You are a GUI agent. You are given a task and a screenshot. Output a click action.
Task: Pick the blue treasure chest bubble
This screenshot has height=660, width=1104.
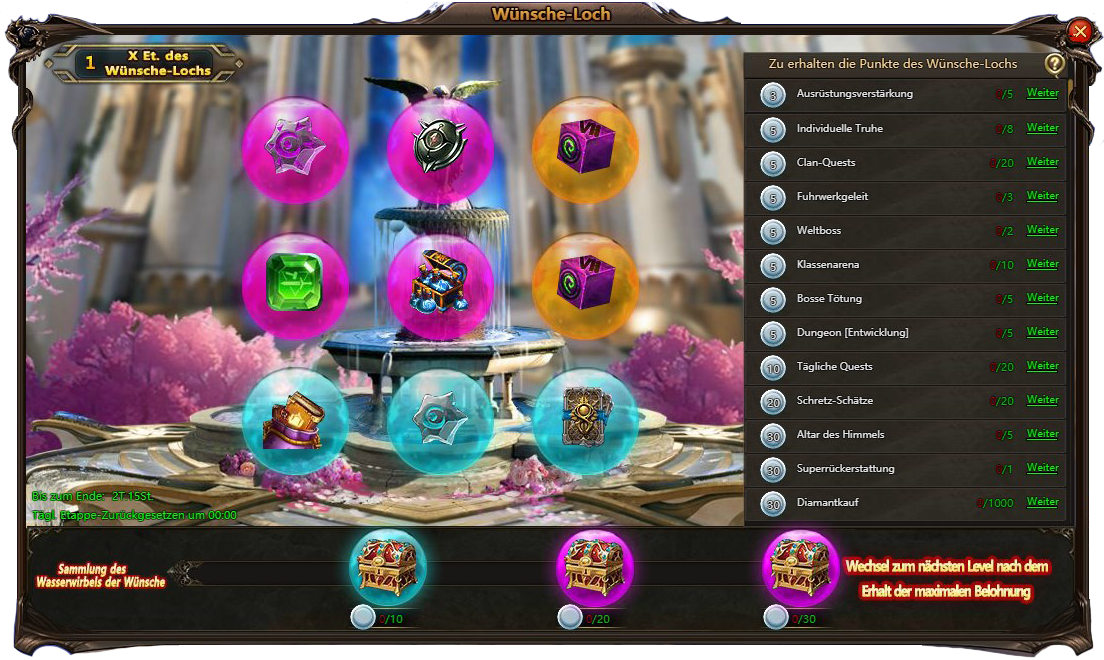[440, 287]
